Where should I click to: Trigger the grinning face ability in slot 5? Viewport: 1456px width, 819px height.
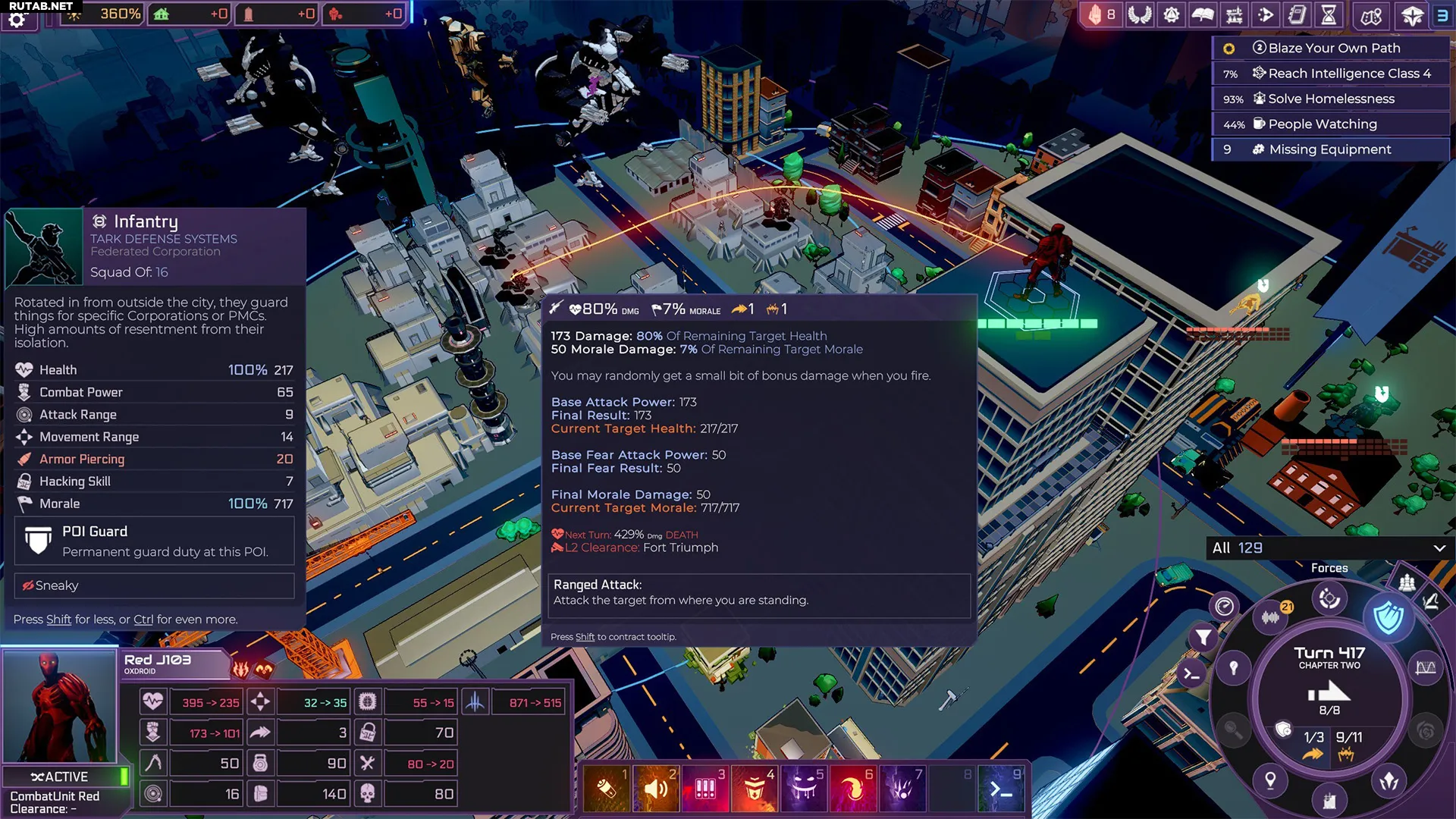point(804,789)
